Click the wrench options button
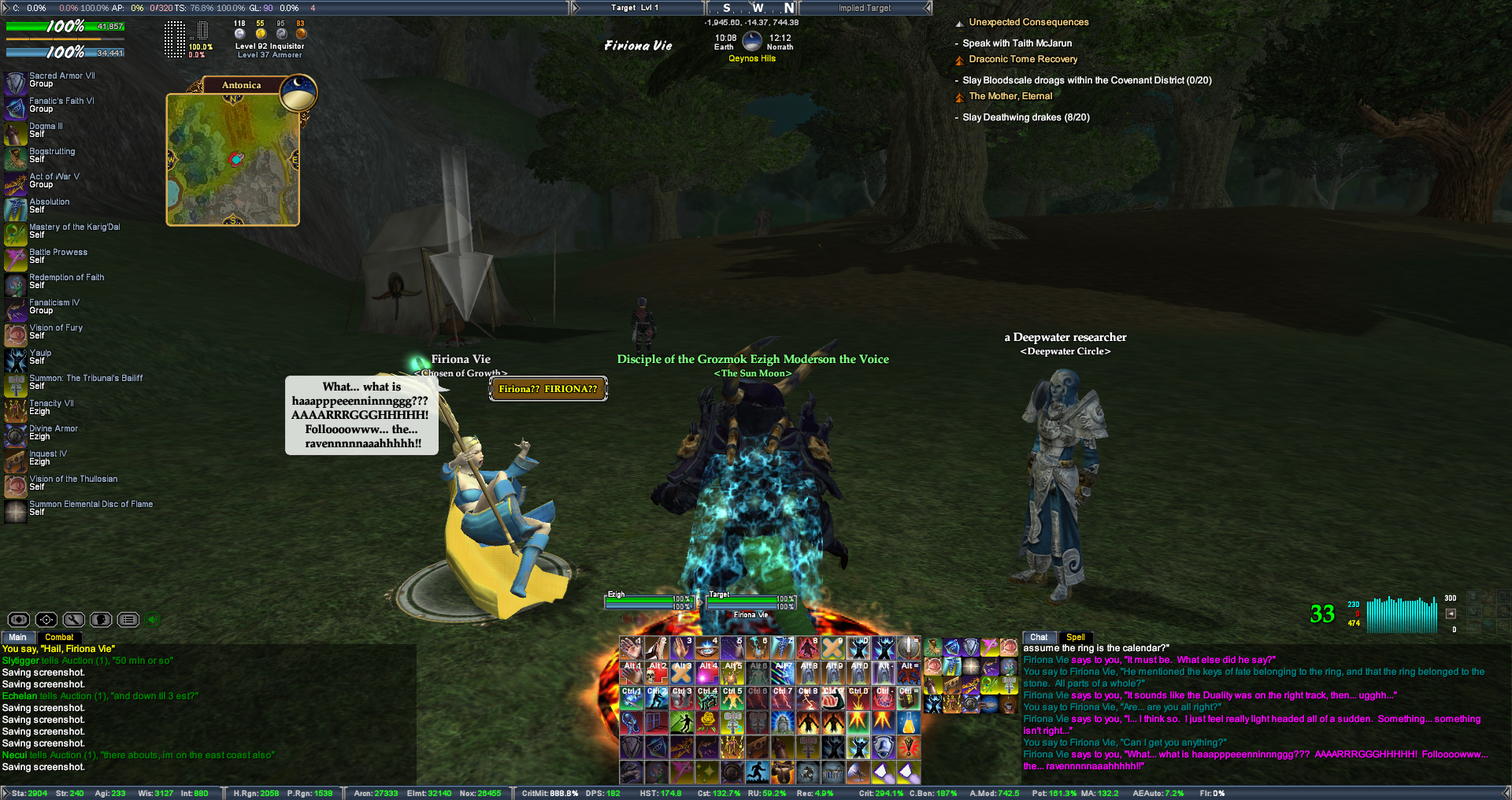This screenshot has height=800, width=1512. point(73,620)
